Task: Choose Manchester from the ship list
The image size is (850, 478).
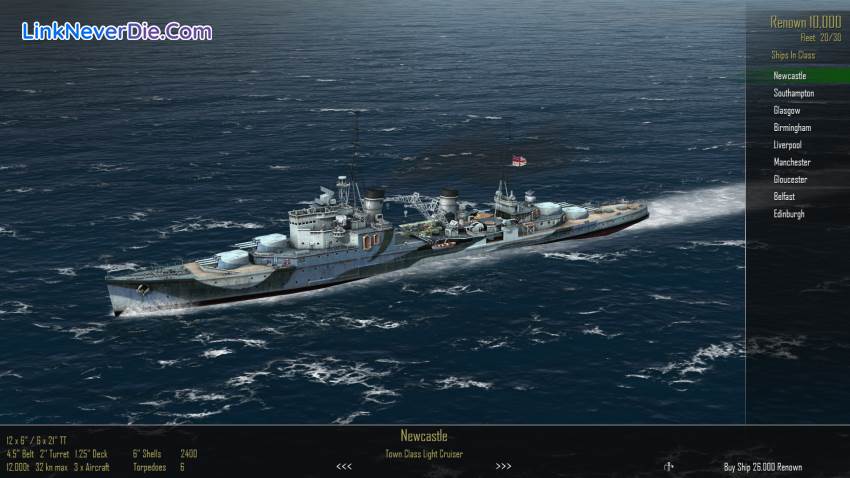Action: 792,162
